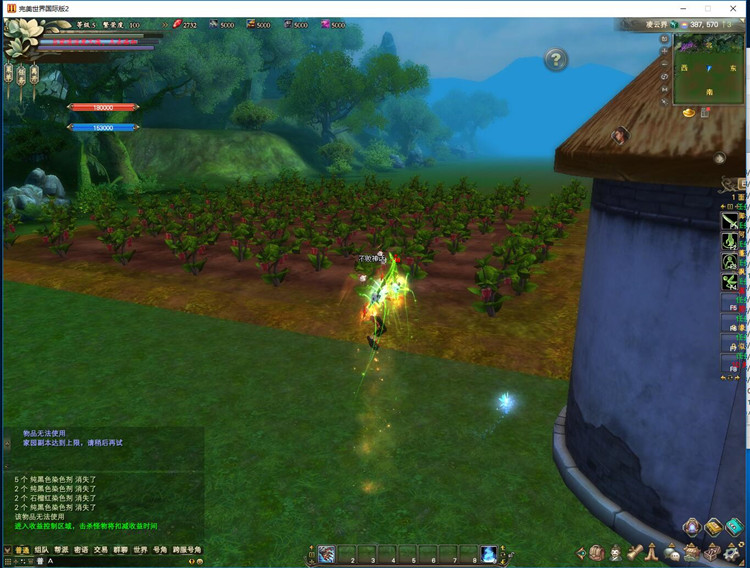The width and height of the screenshot is (750, 568).
Task: Click the round question mark help button
Action: tap(556, 60)
